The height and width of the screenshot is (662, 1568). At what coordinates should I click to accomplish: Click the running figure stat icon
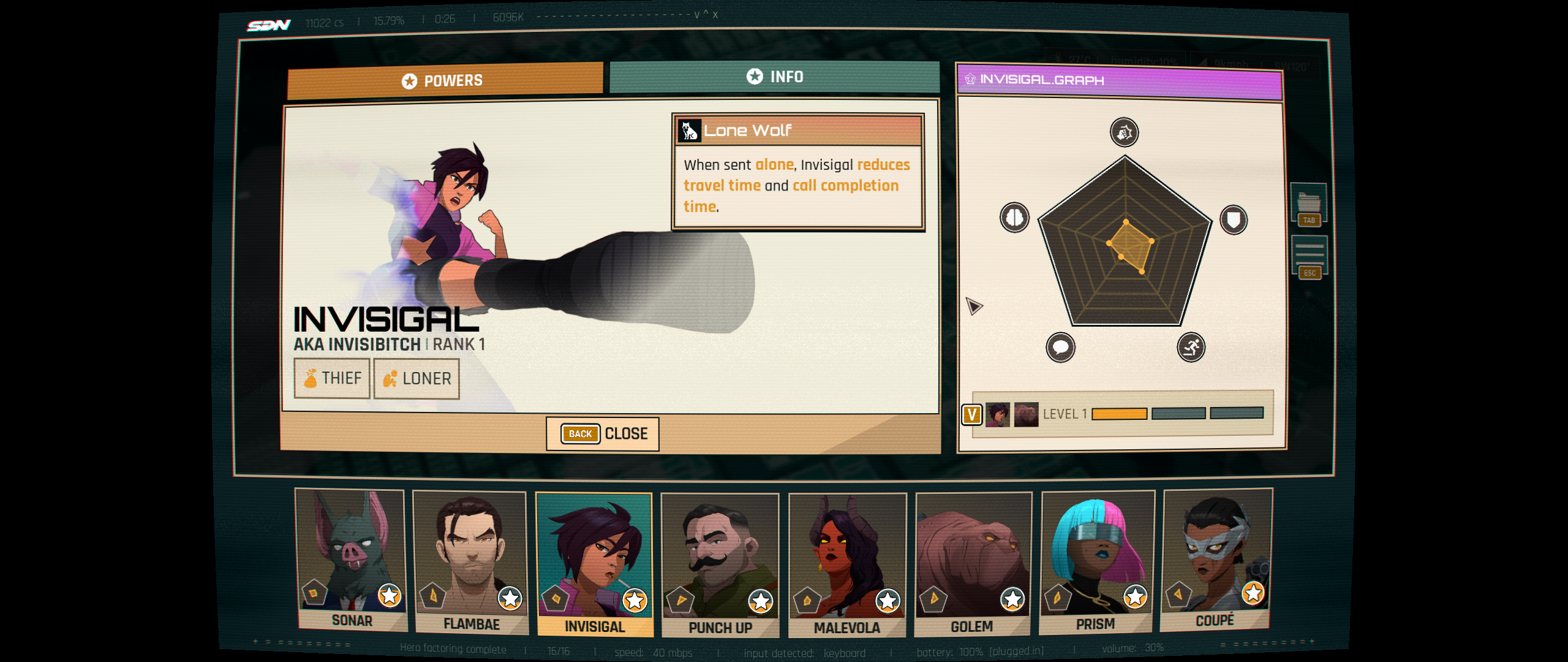pyautogui.click(x=1191, y=348)
